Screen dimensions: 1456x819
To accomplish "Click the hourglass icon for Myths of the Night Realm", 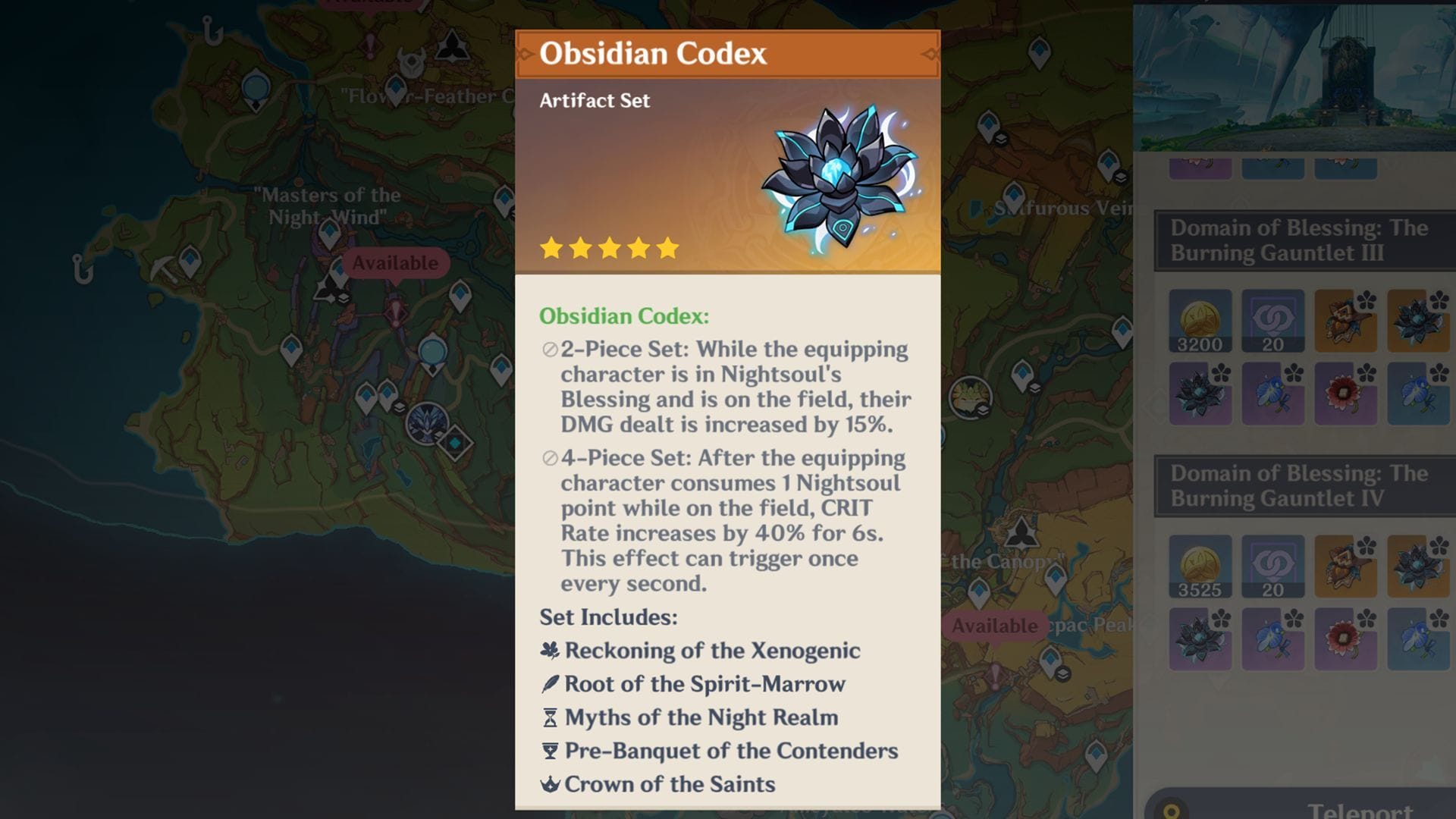I will pyautogui.click(x=550, y=717).
